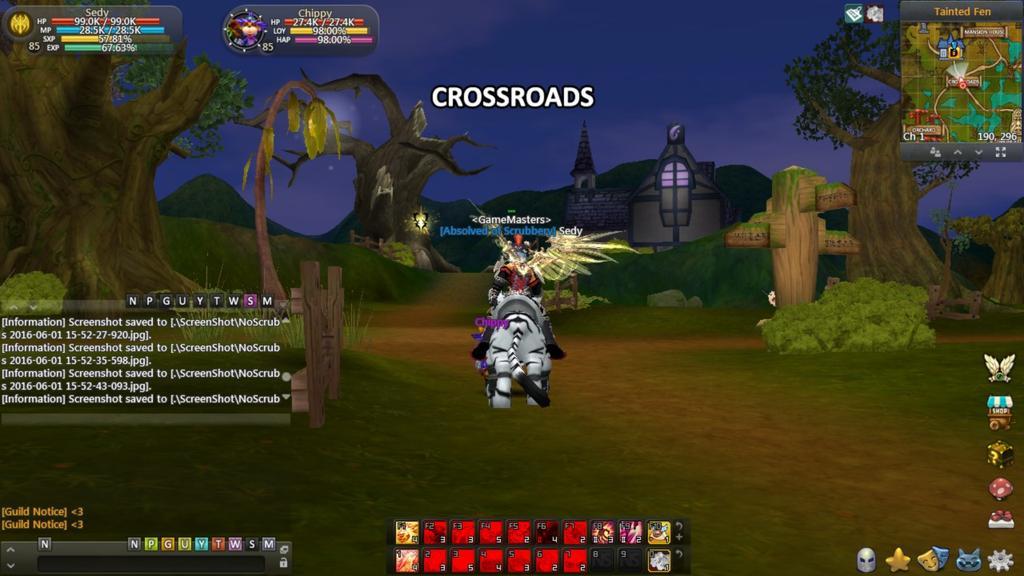Viewport: 1024px width, 576px height.
Task: Click the chat text input field
Action: click(150, 564)
